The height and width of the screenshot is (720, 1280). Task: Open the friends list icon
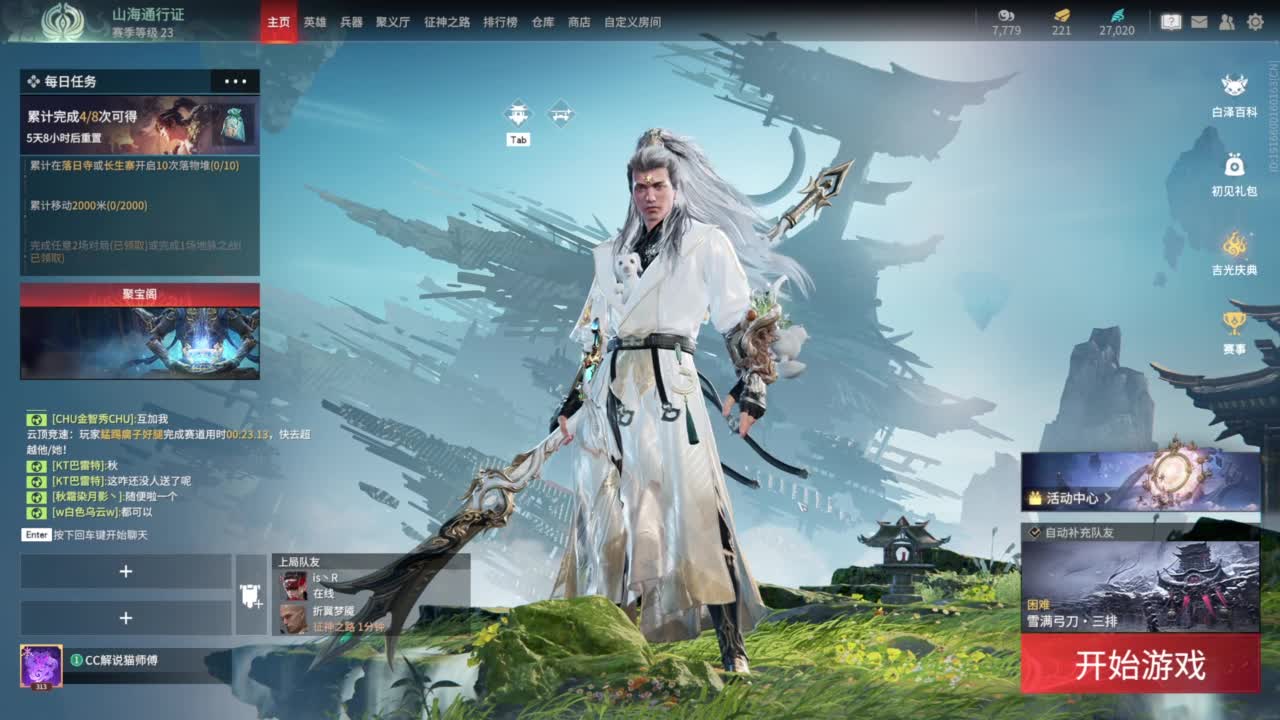click(1226, 19)
